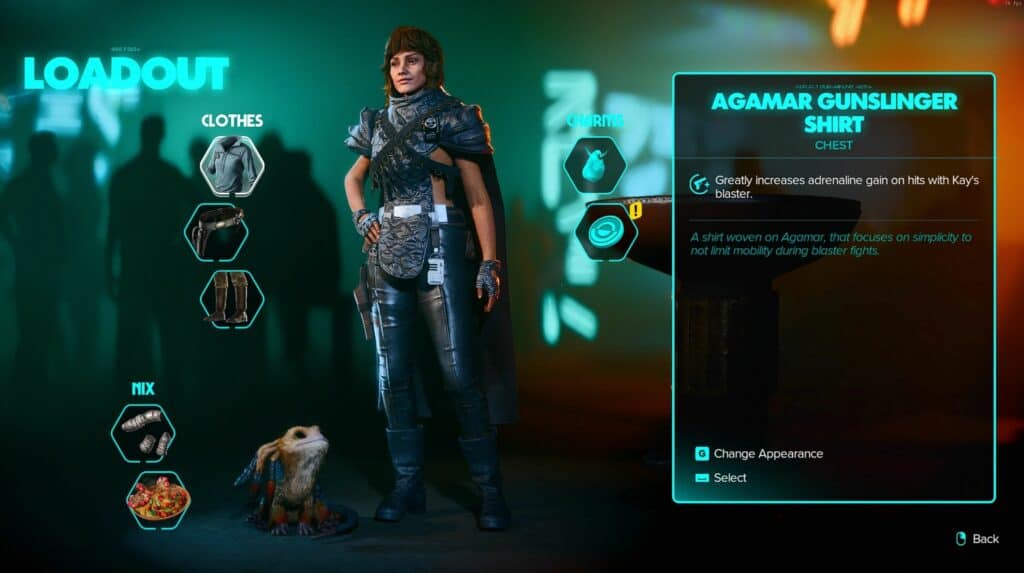Viewport: 1024px width, 573px height.
Task: Select the boots clothing slot
Action: pyautogui.click(x=232, y=298)
